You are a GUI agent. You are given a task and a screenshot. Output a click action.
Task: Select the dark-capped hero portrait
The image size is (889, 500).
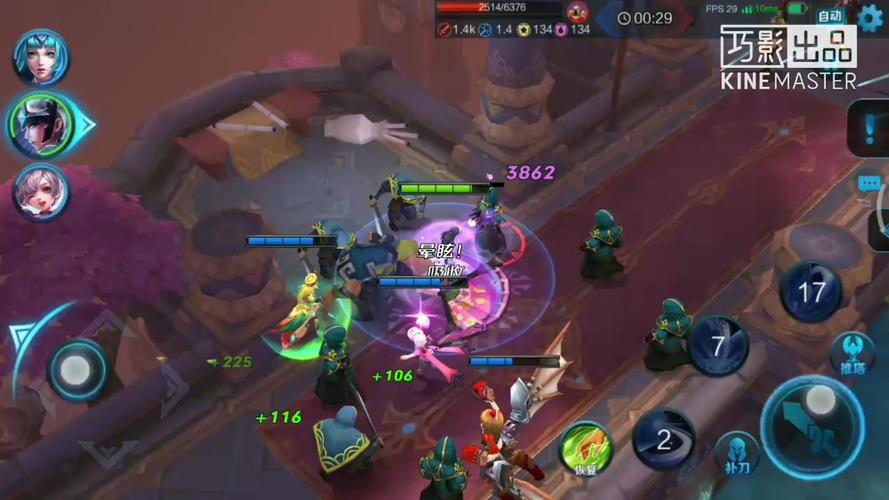pyautogui.click(x=43, y=124)
